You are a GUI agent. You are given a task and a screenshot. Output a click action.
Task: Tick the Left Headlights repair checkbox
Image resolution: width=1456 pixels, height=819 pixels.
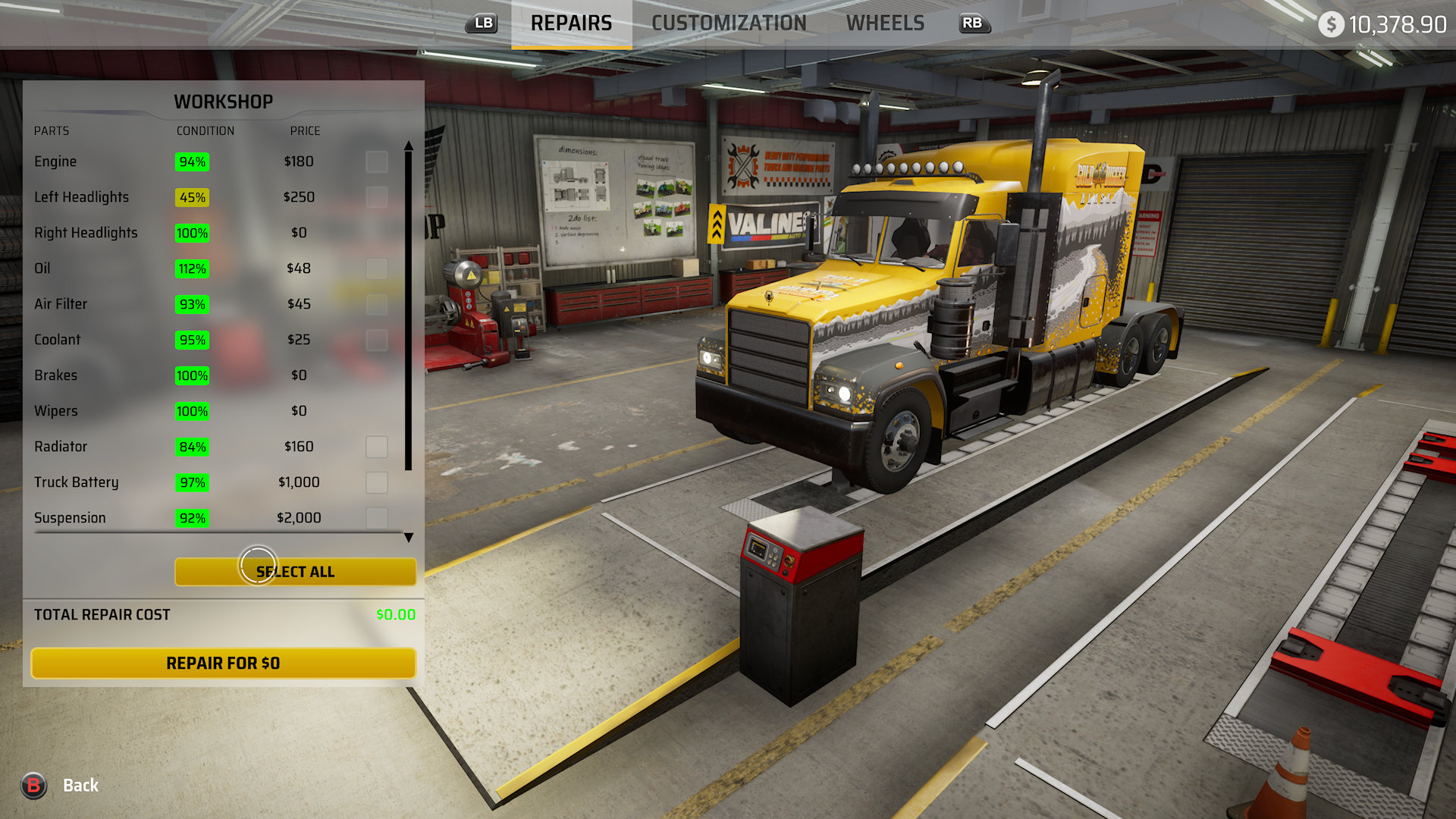click(377, 197)
